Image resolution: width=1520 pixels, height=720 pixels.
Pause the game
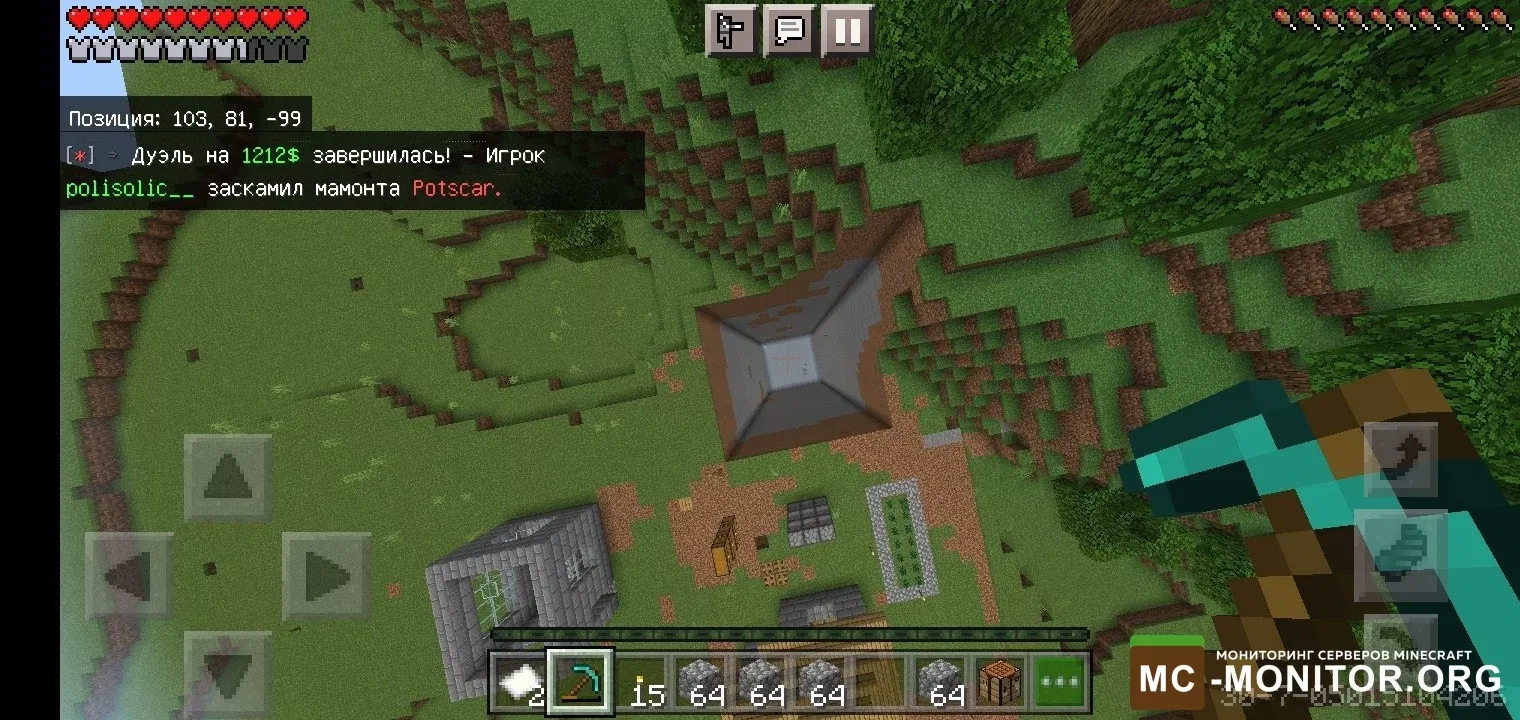coord(847,31)
